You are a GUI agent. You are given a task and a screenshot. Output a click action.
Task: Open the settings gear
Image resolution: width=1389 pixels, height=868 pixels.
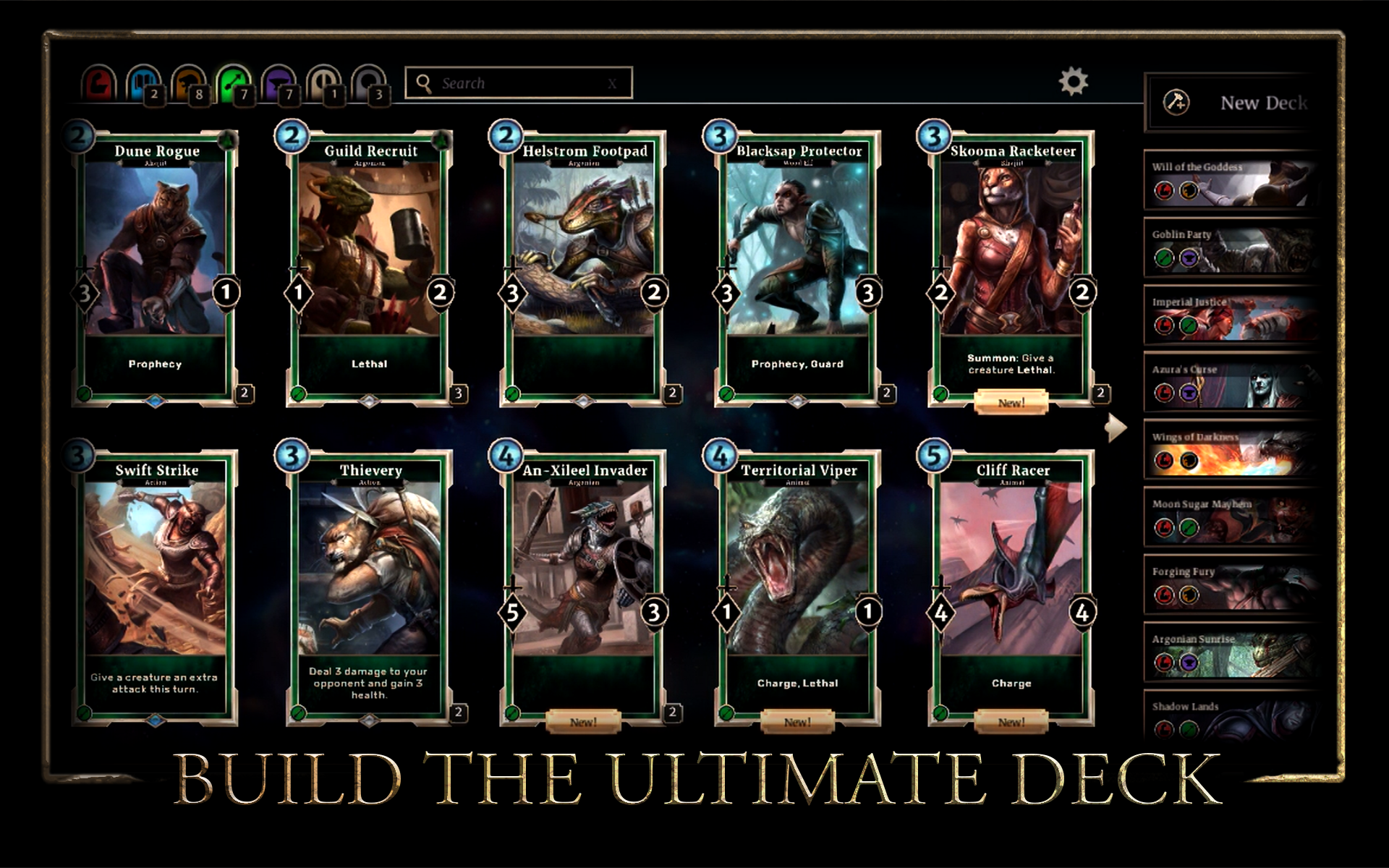click(1074, 82)
